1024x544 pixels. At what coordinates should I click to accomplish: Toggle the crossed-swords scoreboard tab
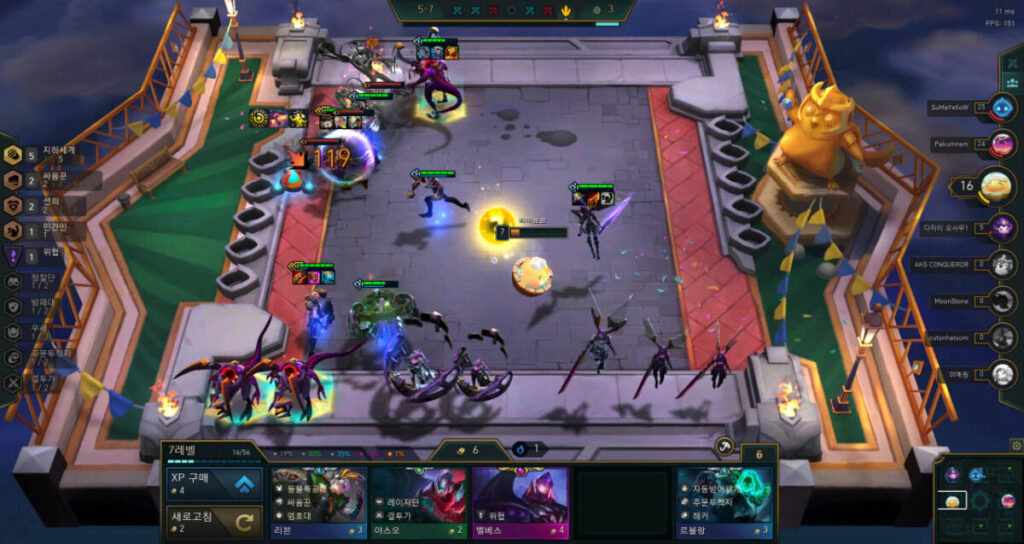click(x=1010, y=62)
